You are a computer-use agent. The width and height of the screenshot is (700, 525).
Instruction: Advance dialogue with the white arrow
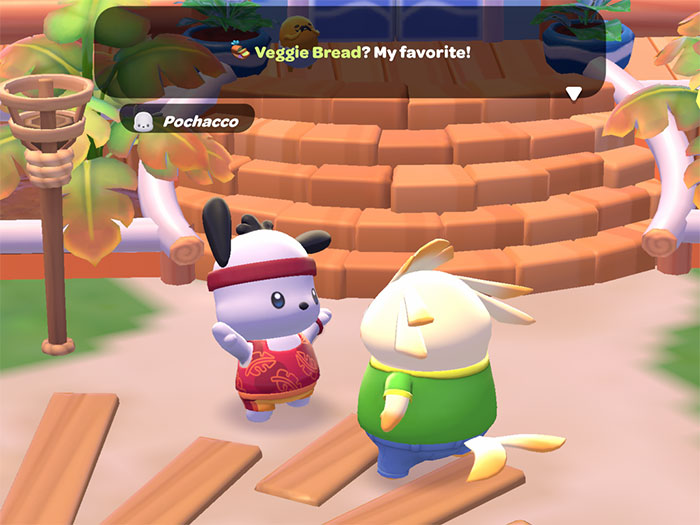point(574,94)
